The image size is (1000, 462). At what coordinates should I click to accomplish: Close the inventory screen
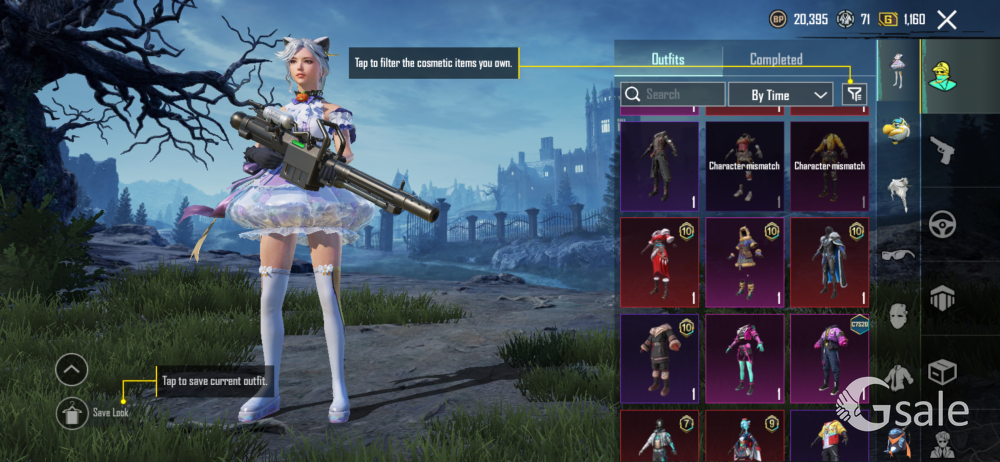tap(947, 19)
